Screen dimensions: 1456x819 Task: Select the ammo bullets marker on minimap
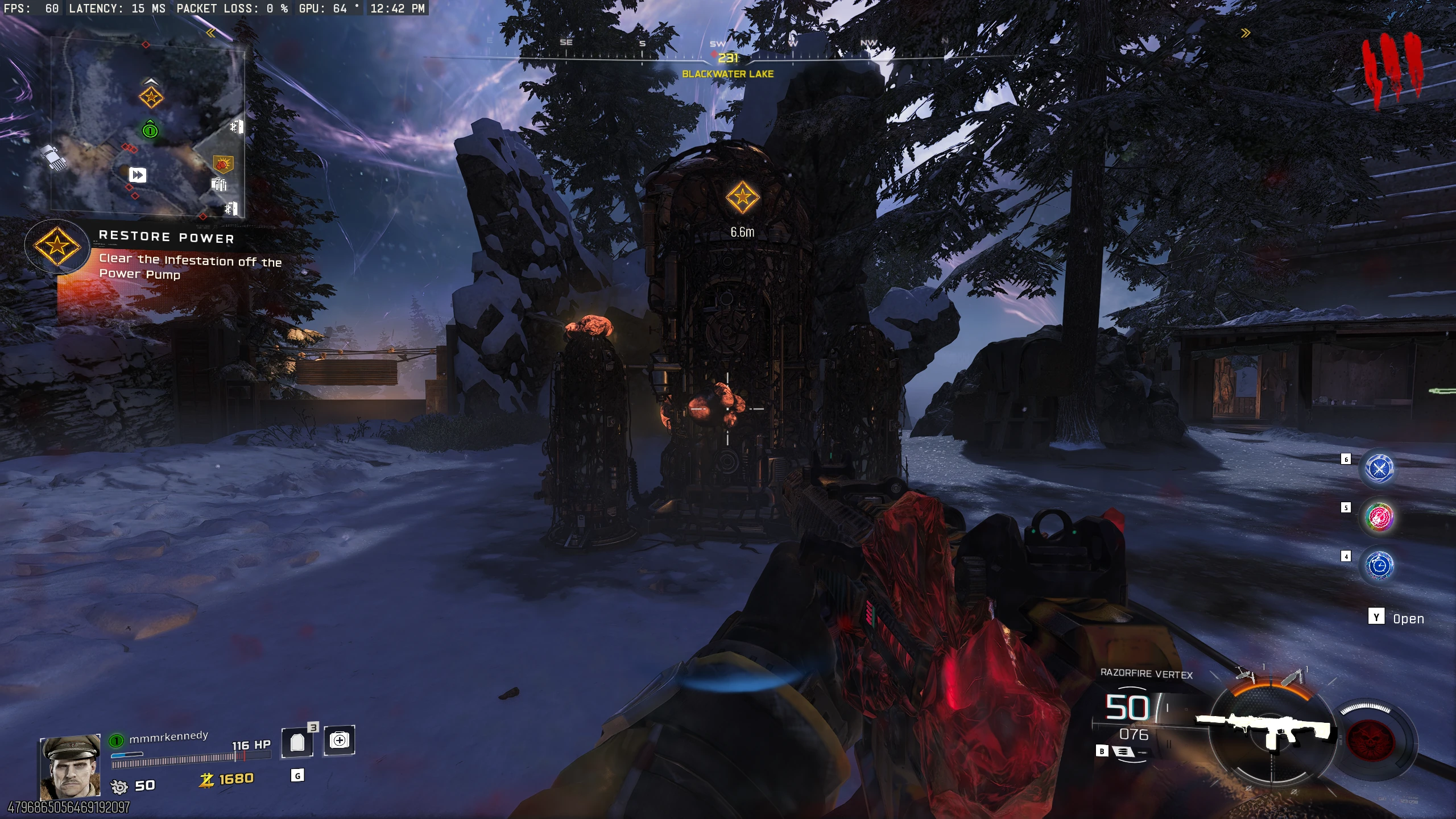click(x=219, y=184)
